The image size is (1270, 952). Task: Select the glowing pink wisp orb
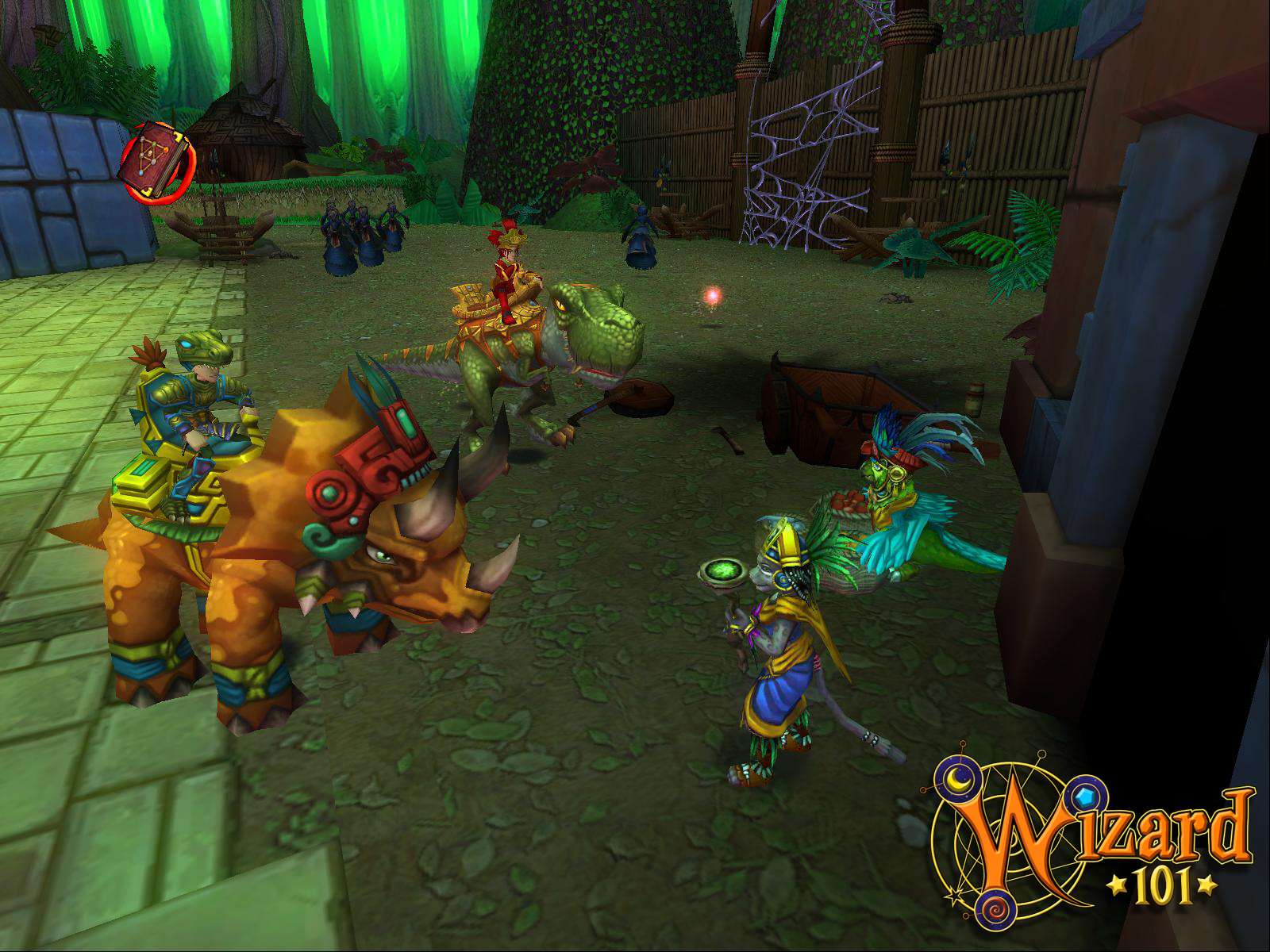tap(713, 295)
